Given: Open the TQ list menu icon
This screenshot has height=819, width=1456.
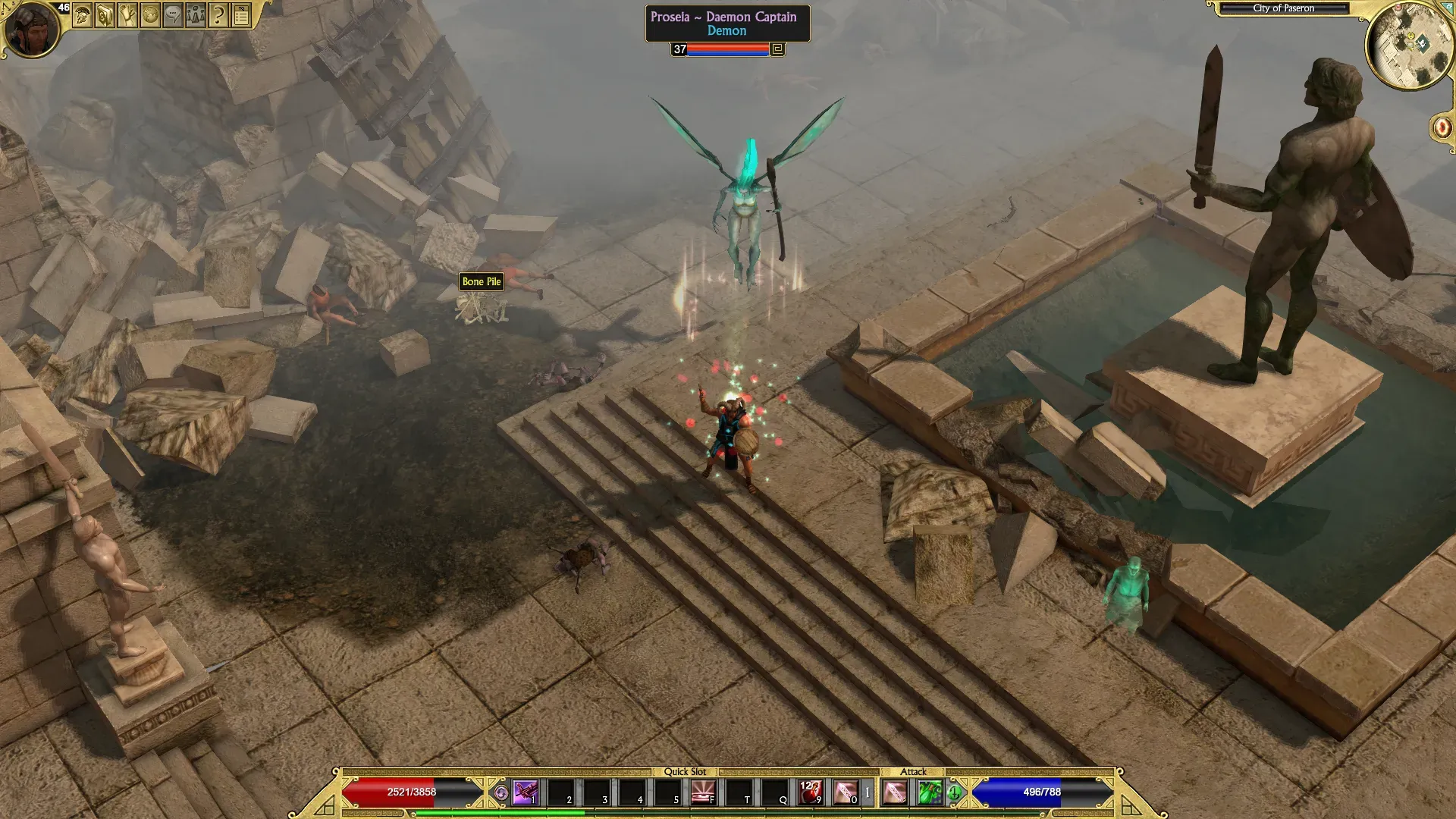Looking at the screenshot, I should [241, 14].
